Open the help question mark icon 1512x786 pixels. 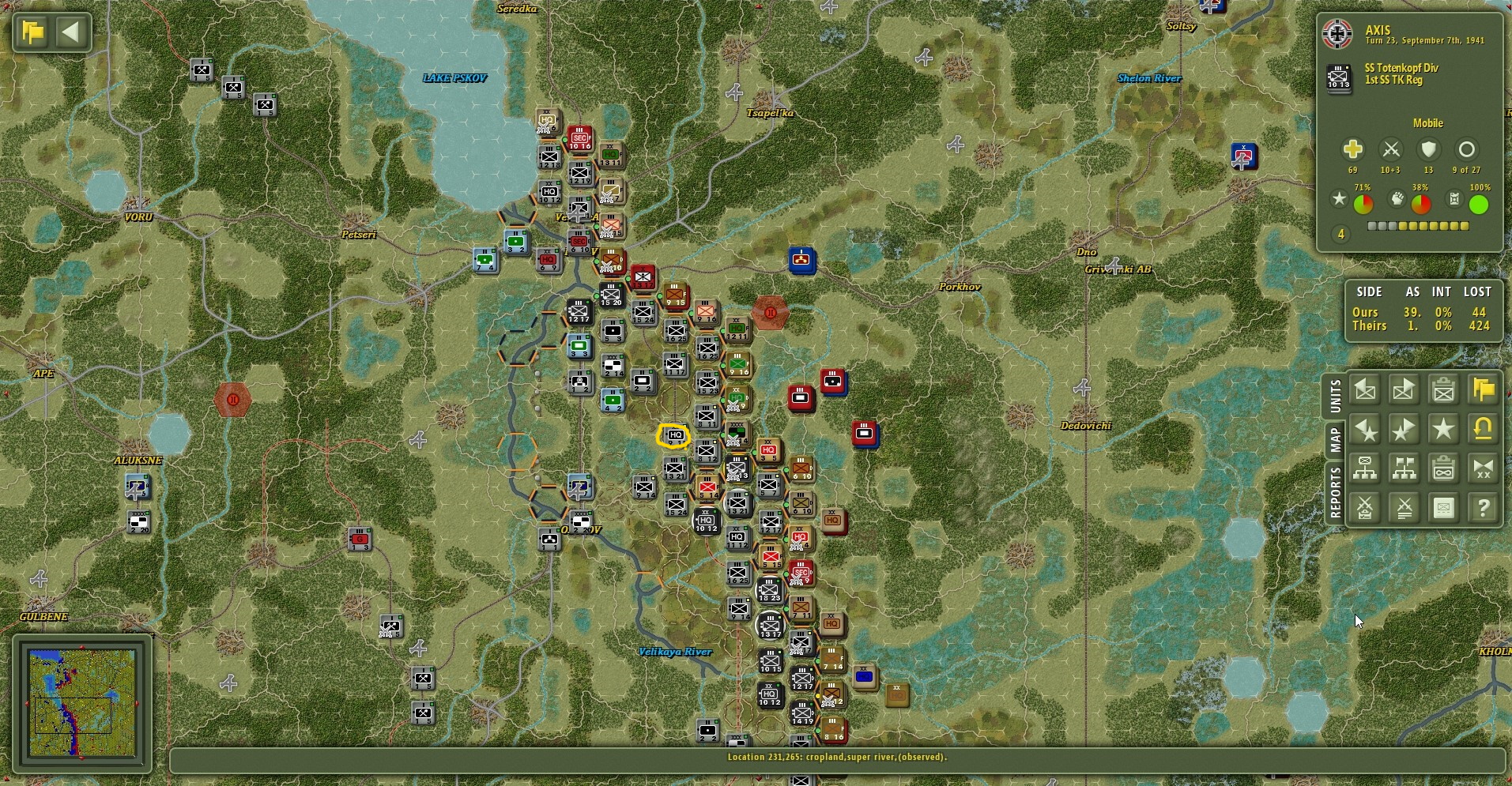coord(1484,508)
